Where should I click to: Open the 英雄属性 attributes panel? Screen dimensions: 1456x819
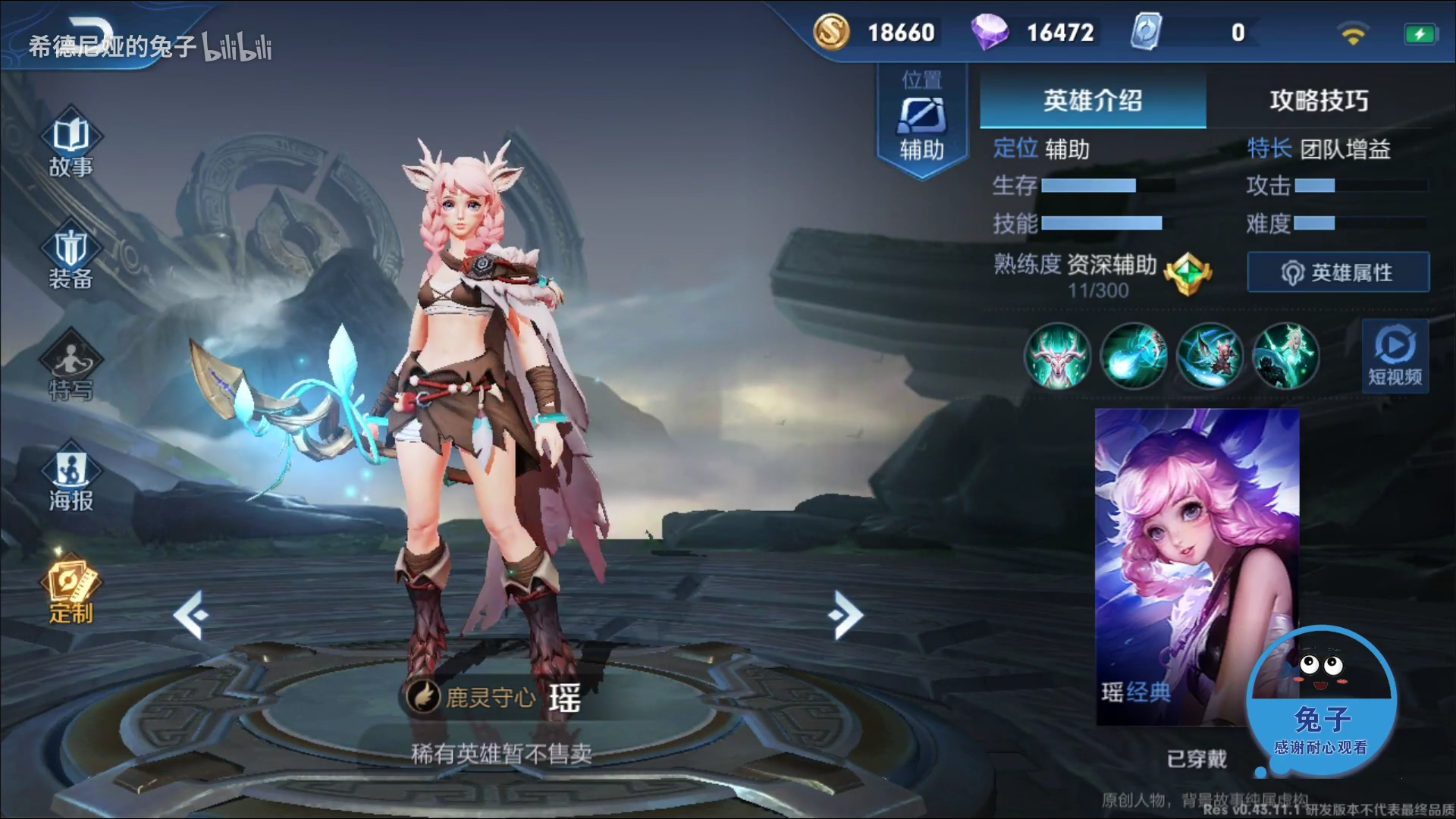[x=1337, y=272]
